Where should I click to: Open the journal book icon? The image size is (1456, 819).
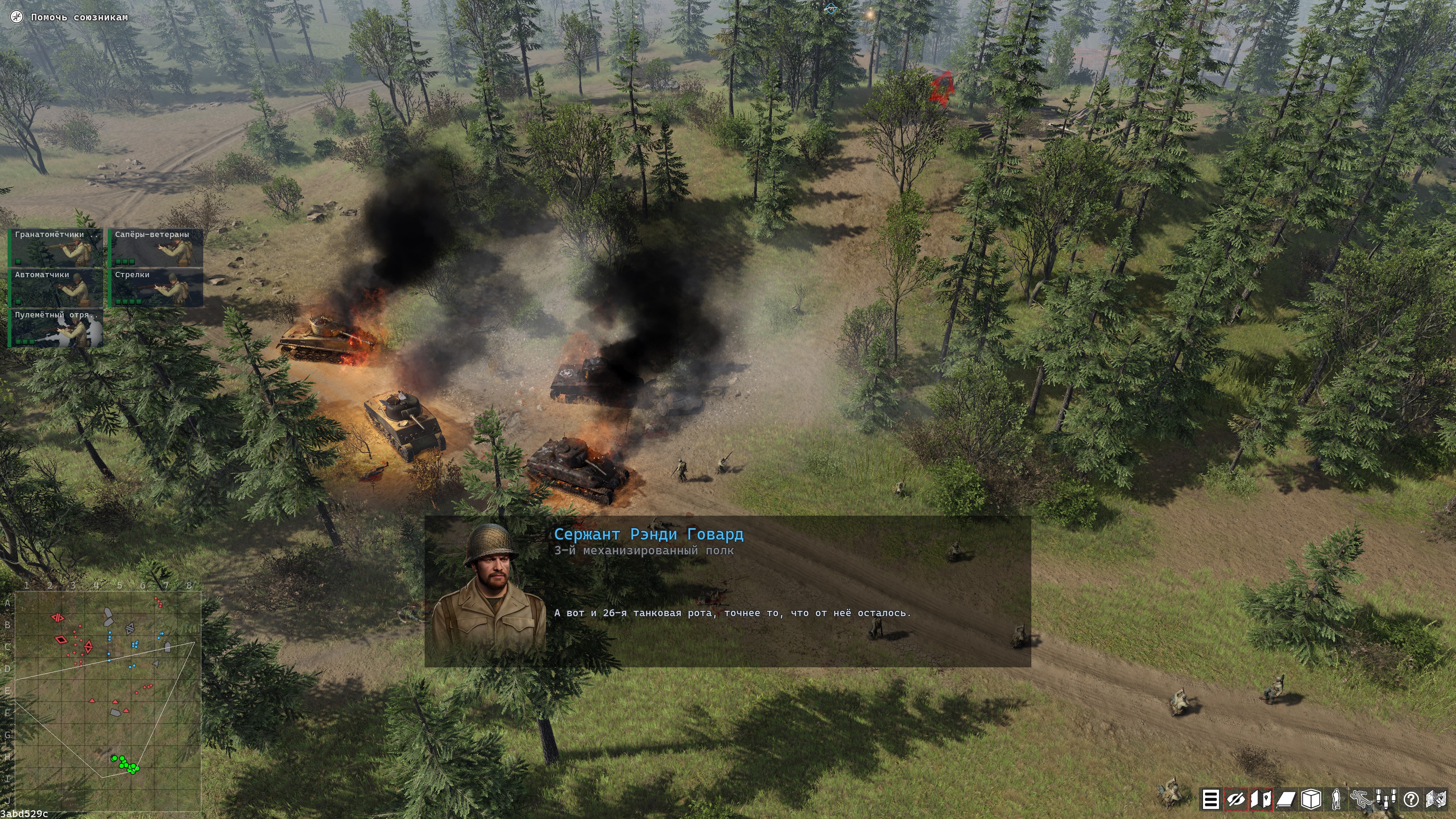1286,799
